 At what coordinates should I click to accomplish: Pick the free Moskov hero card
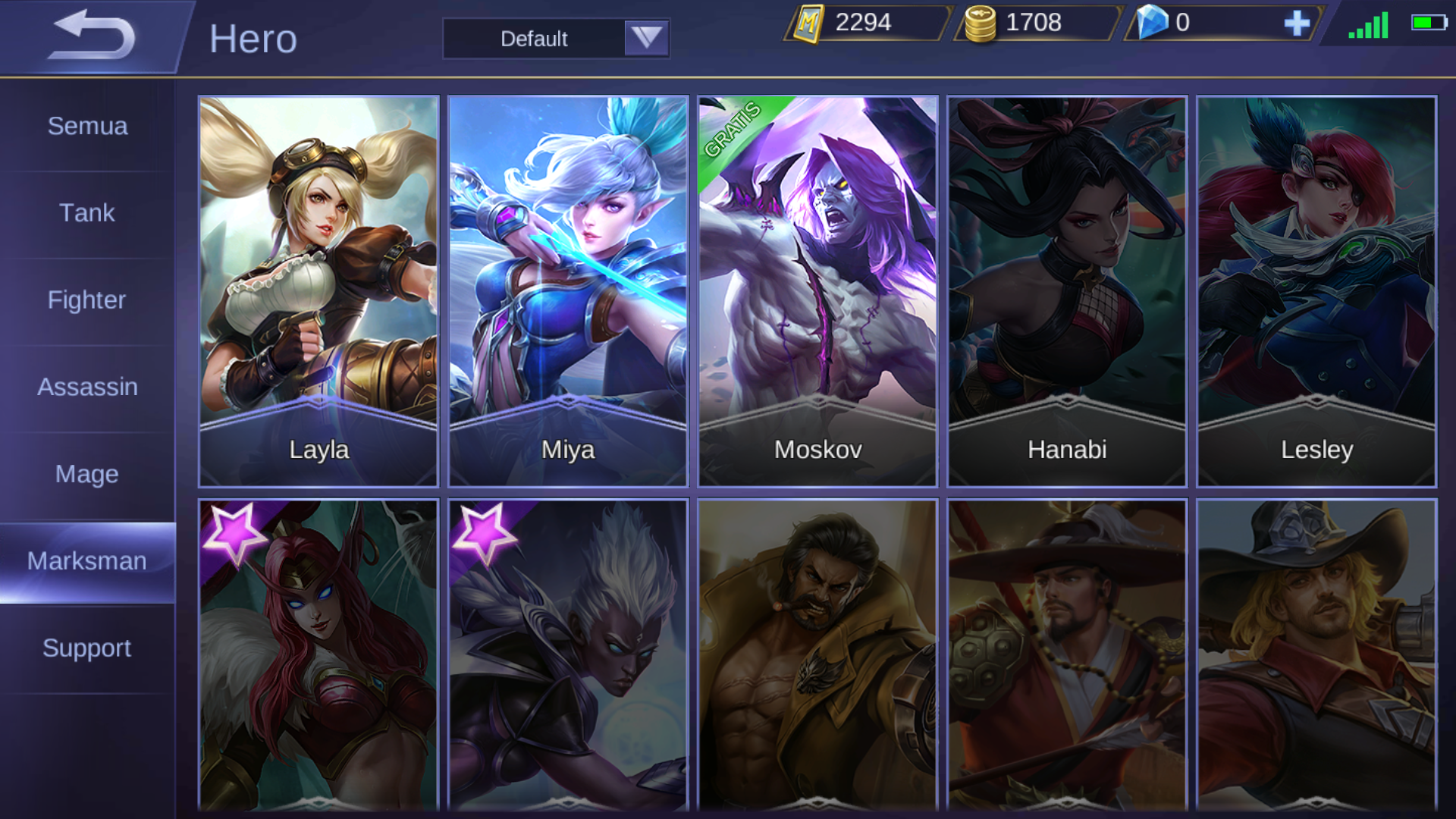coord(817,291)
